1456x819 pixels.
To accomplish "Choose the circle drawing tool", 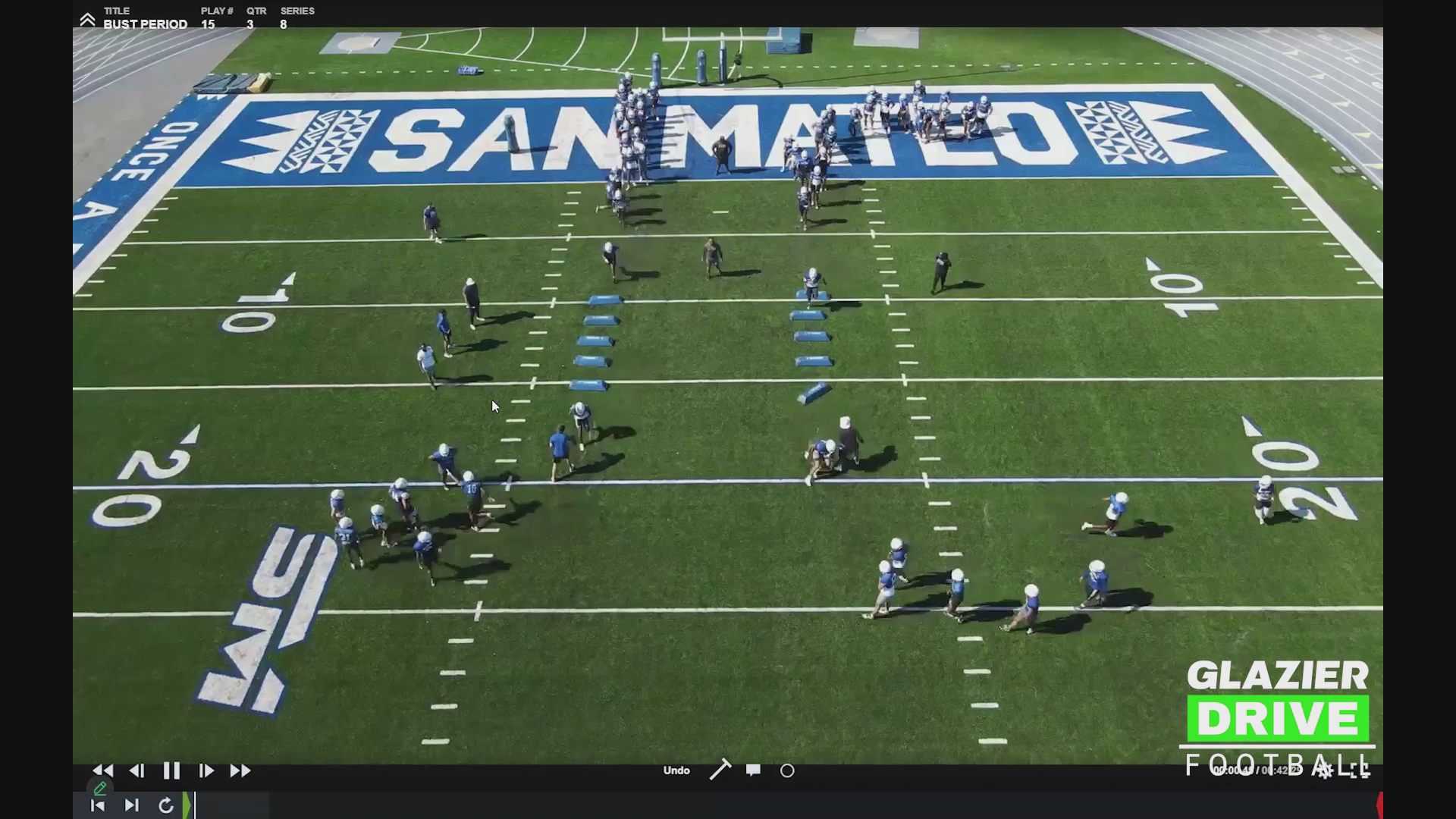I will [x=787, y=771].
